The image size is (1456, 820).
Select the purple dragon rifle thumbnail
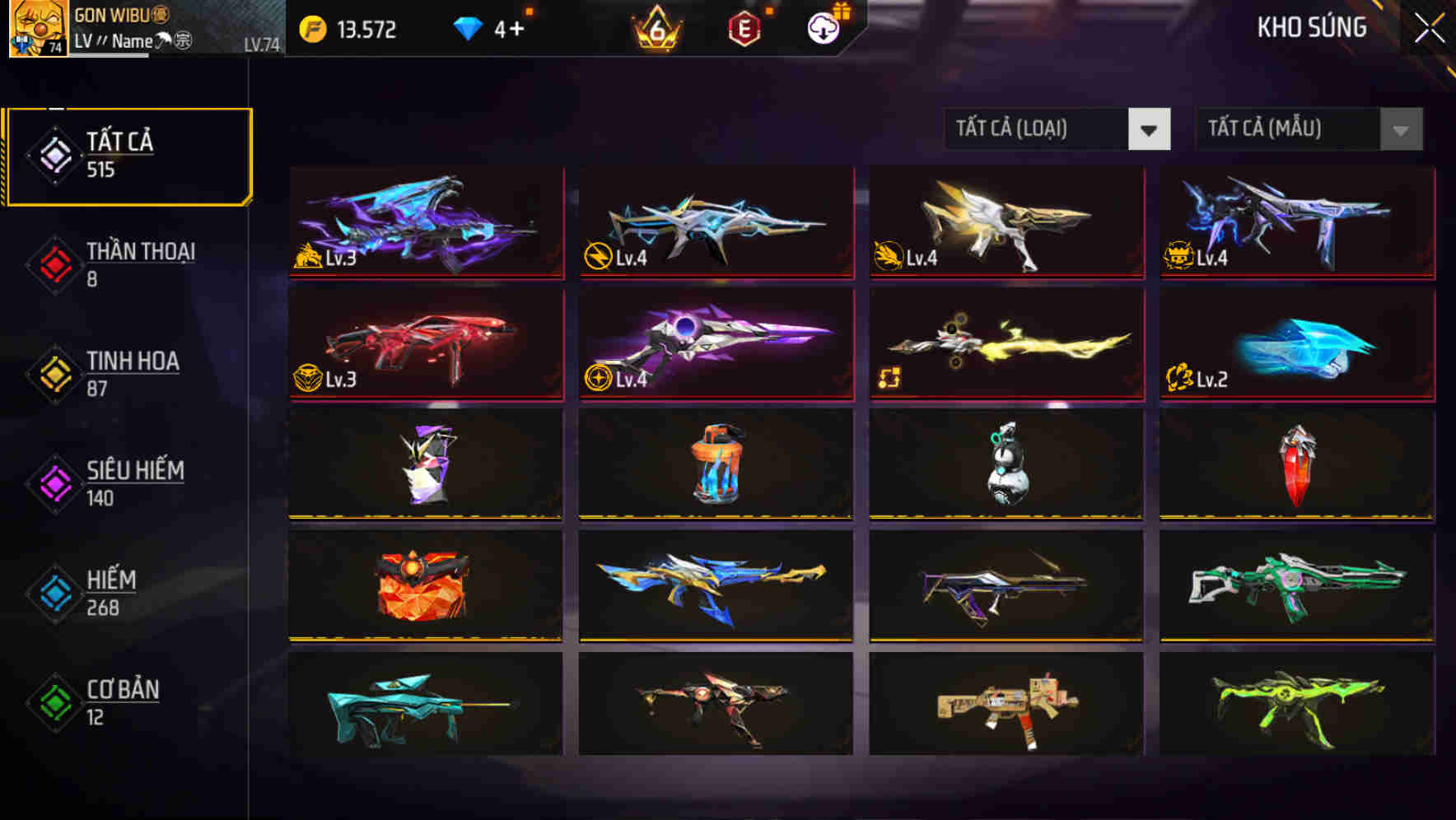(x=425, y=222)
